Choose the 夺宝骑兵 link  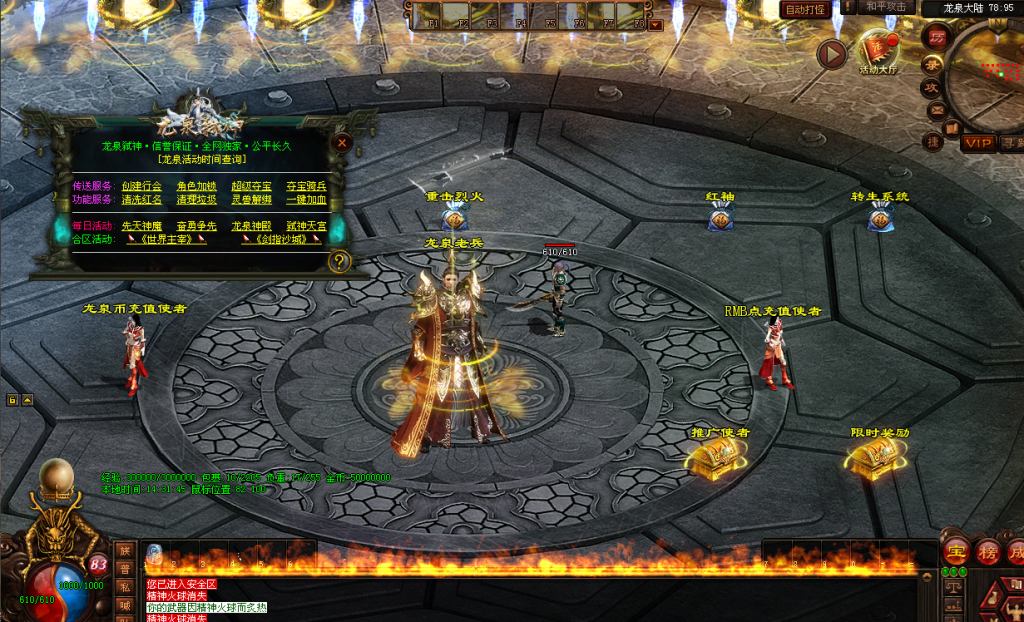click(x=306, y=186)
